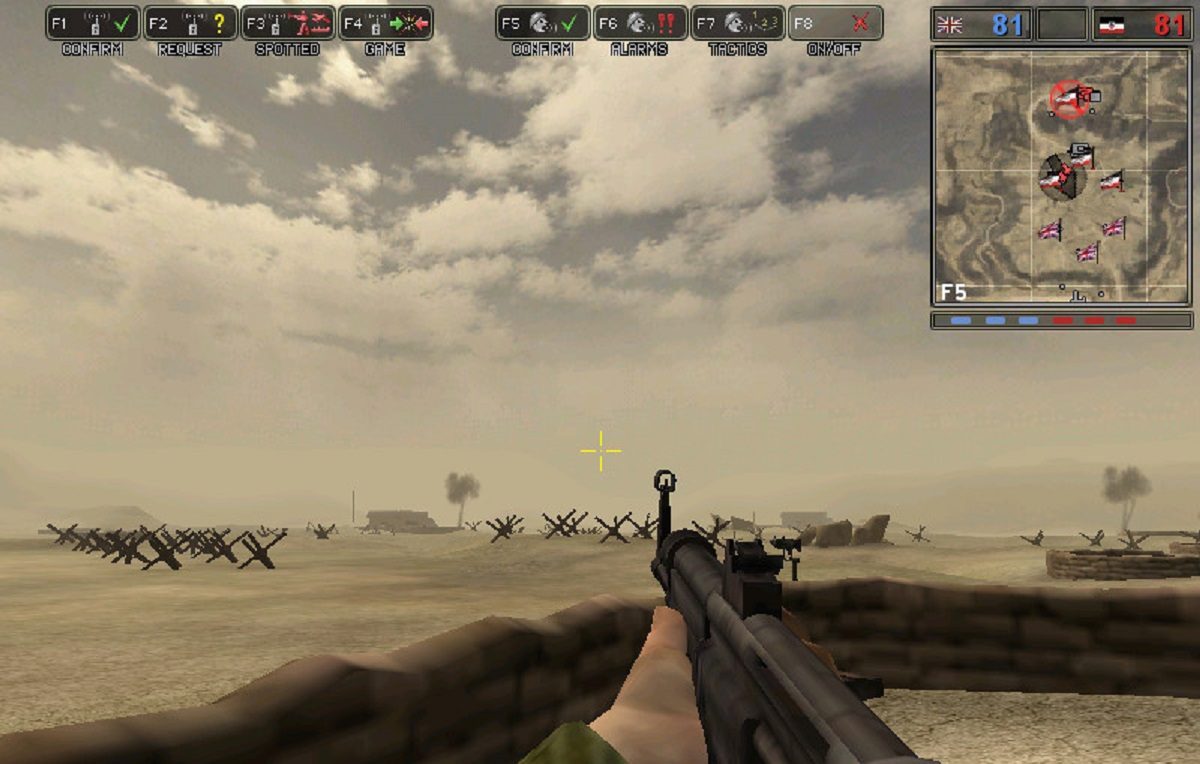Activate the F5 Confirm squad command
The height and width of the screenshot is (764, 1200).
coord(542,23)
